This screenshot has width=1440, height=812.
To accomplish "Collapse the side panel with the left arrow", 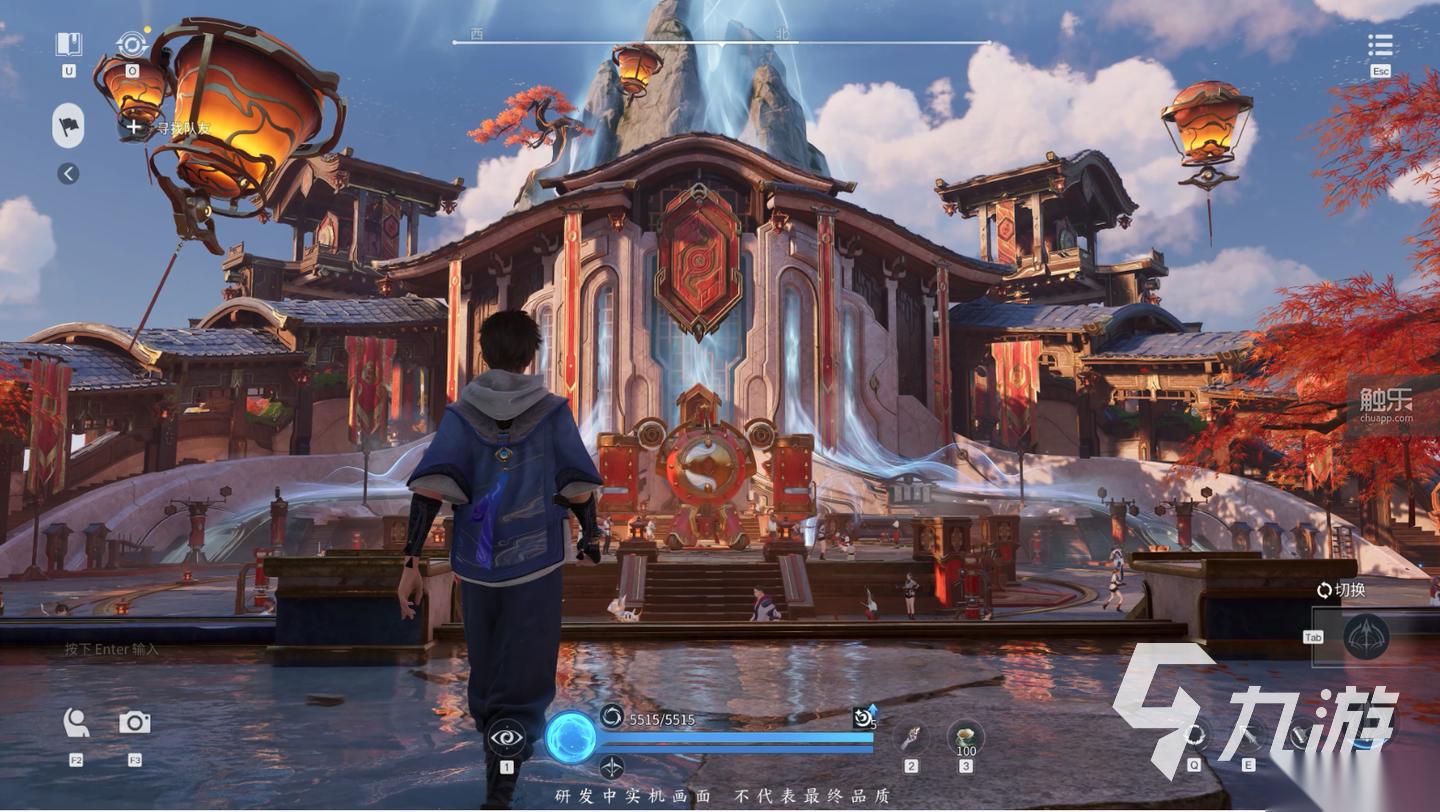I will [68, 174].
